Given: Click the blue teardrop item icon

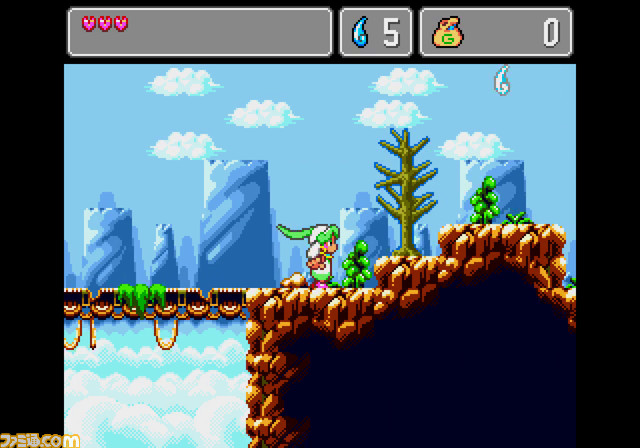Looking at the screenshot, I should click(360, 32).
